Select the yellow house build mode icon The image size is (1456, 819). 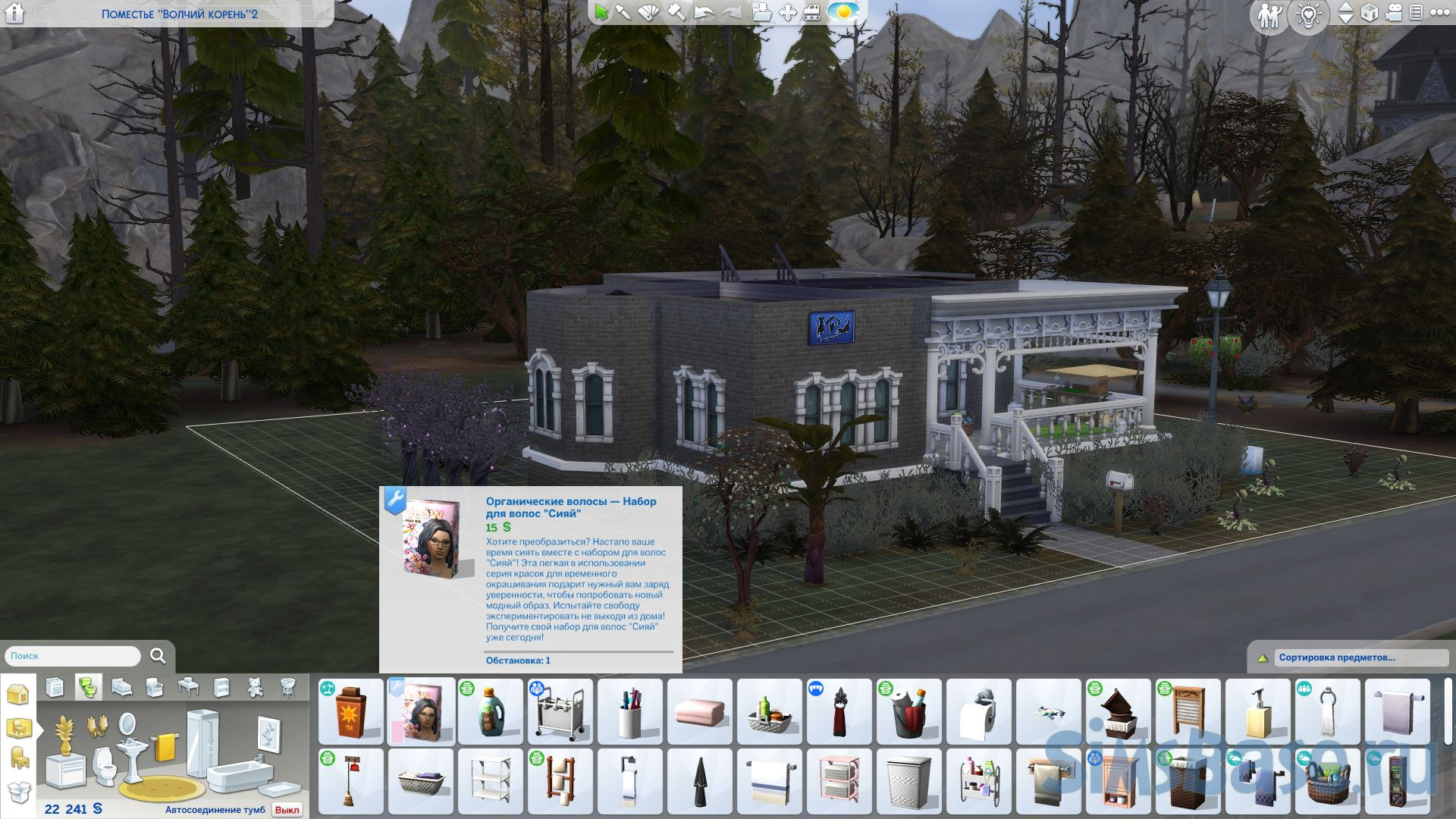click(17, 694)
